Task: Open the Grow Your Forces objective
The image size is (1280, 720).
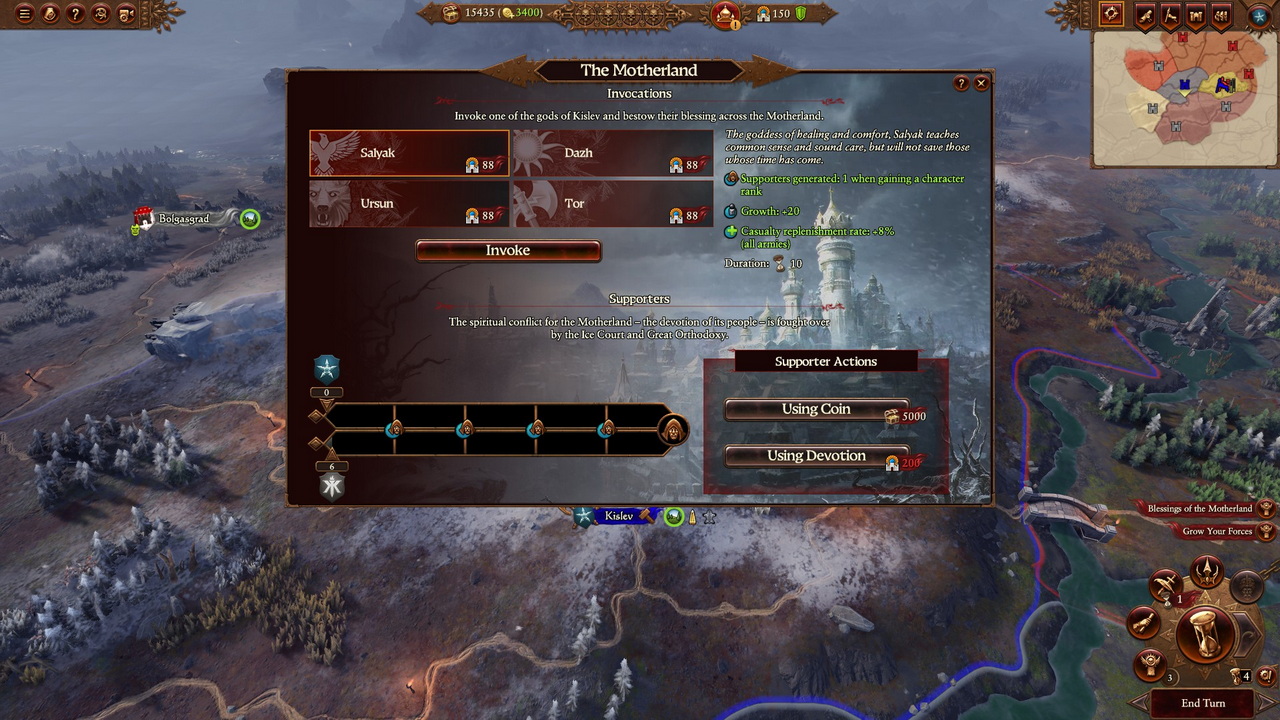Action: (x=1217, y=531)
